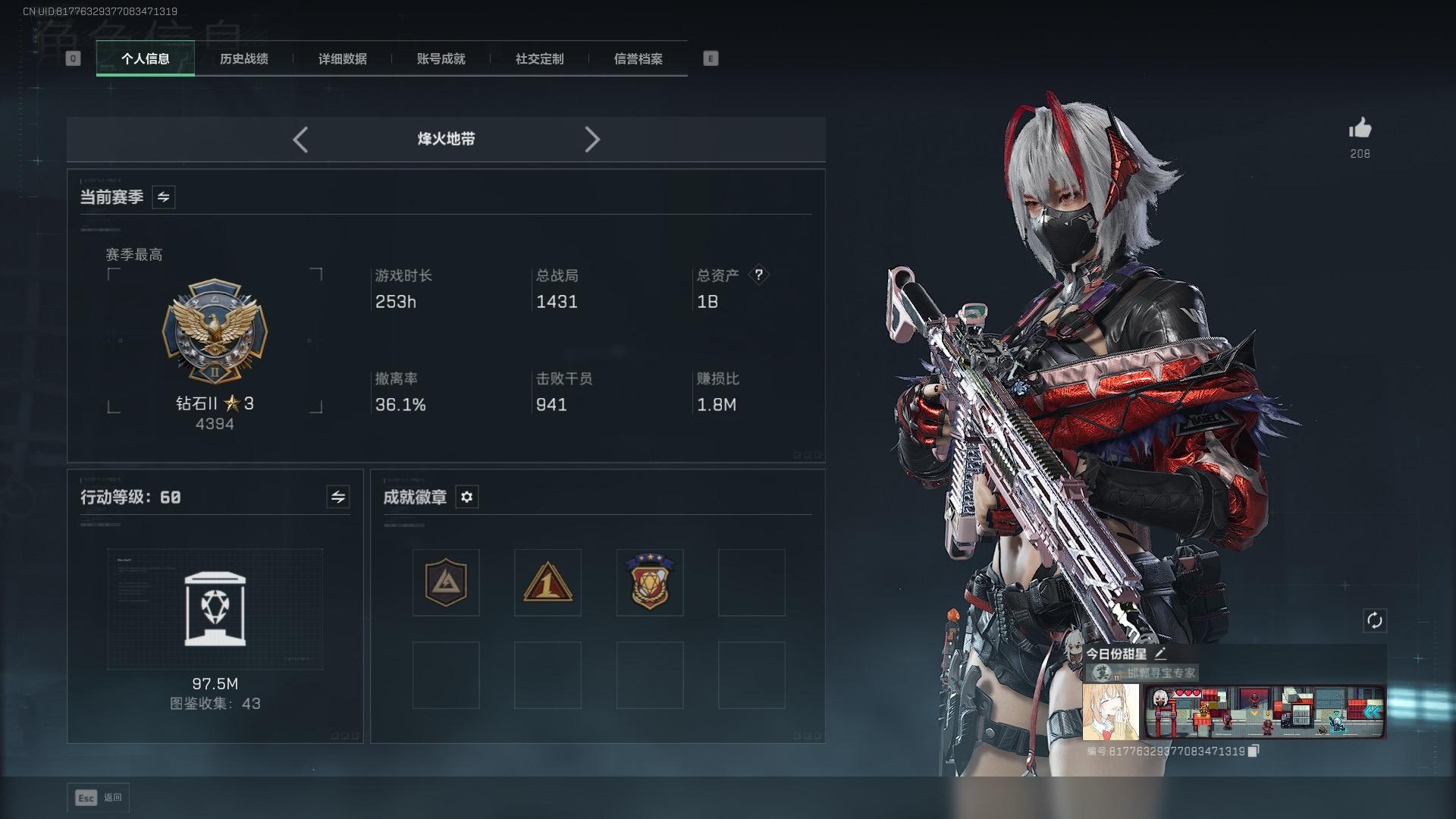The width and height of the screenshot is (1456, 819).
Task: Switch to the 个人信息 tab
Action: (145, 58)
